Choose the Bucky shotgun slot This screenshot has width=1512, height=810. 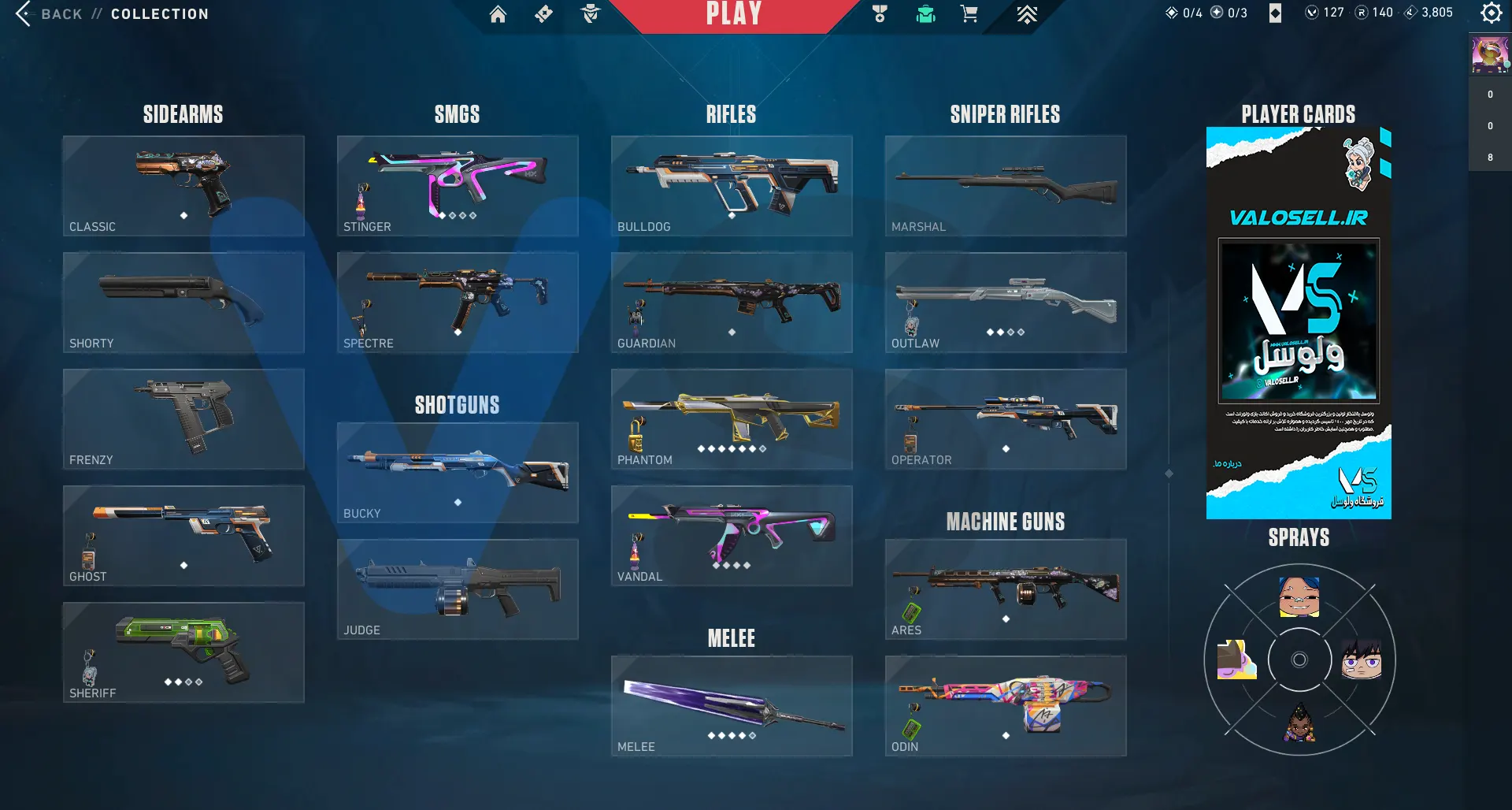pyautogui.click(x=458, y=473)
